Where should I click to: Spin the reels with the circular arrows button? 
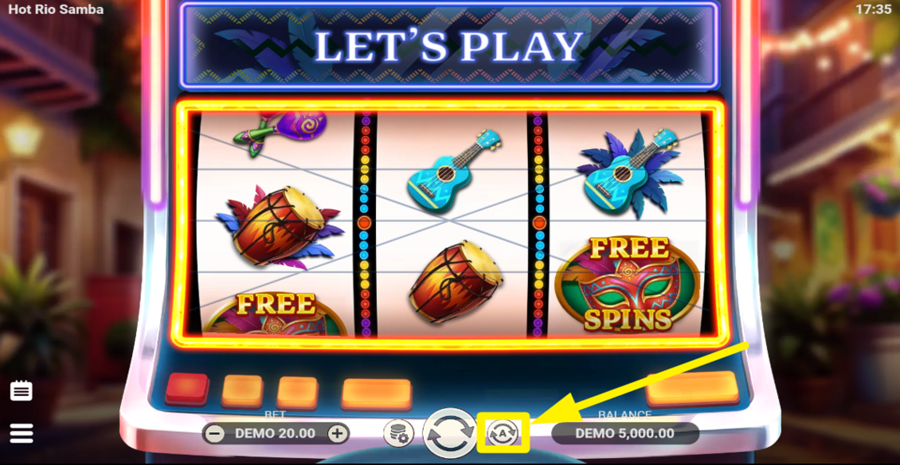(x=448, y=433)
